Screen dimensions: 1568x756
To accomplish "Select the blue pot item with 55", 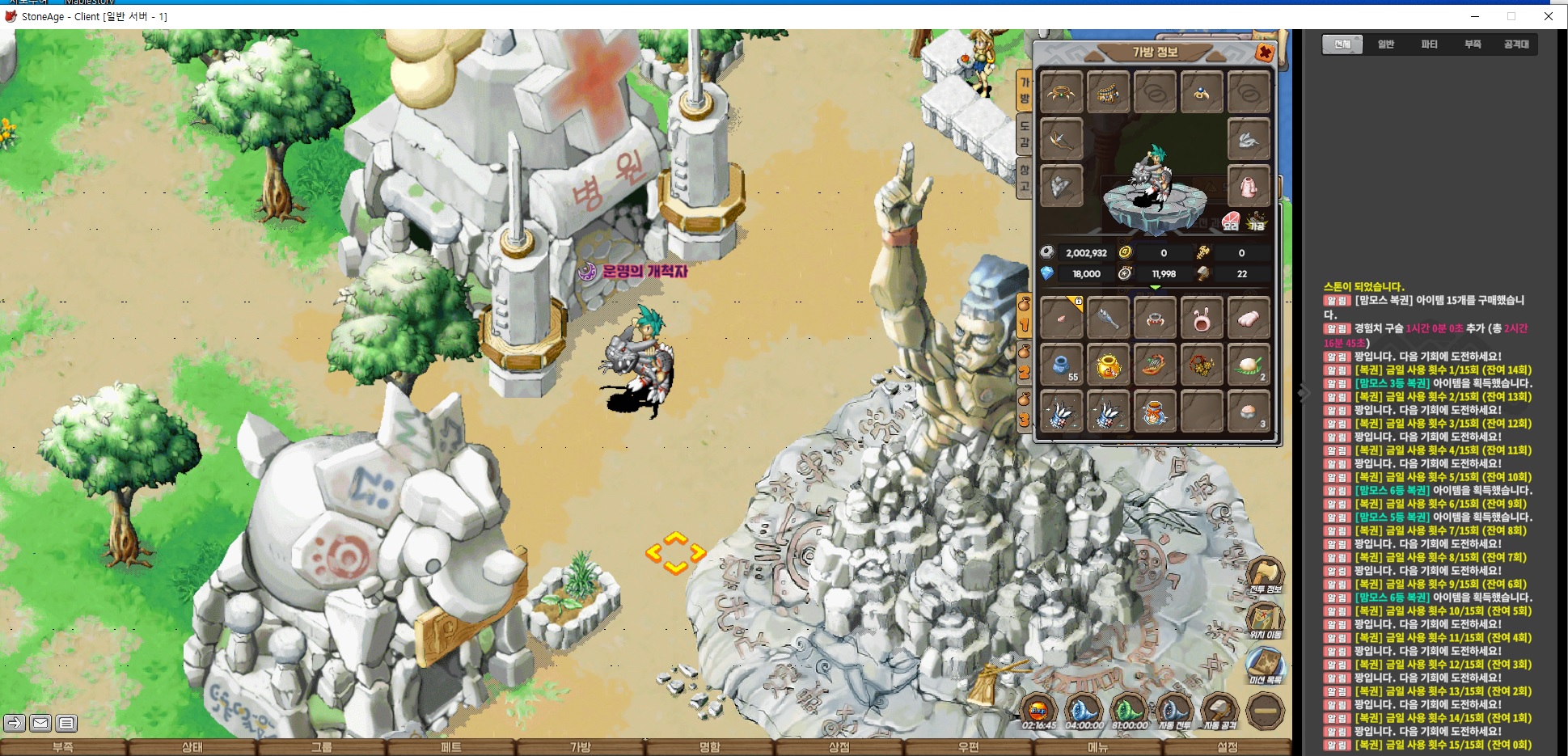I will click(1061, 365).
